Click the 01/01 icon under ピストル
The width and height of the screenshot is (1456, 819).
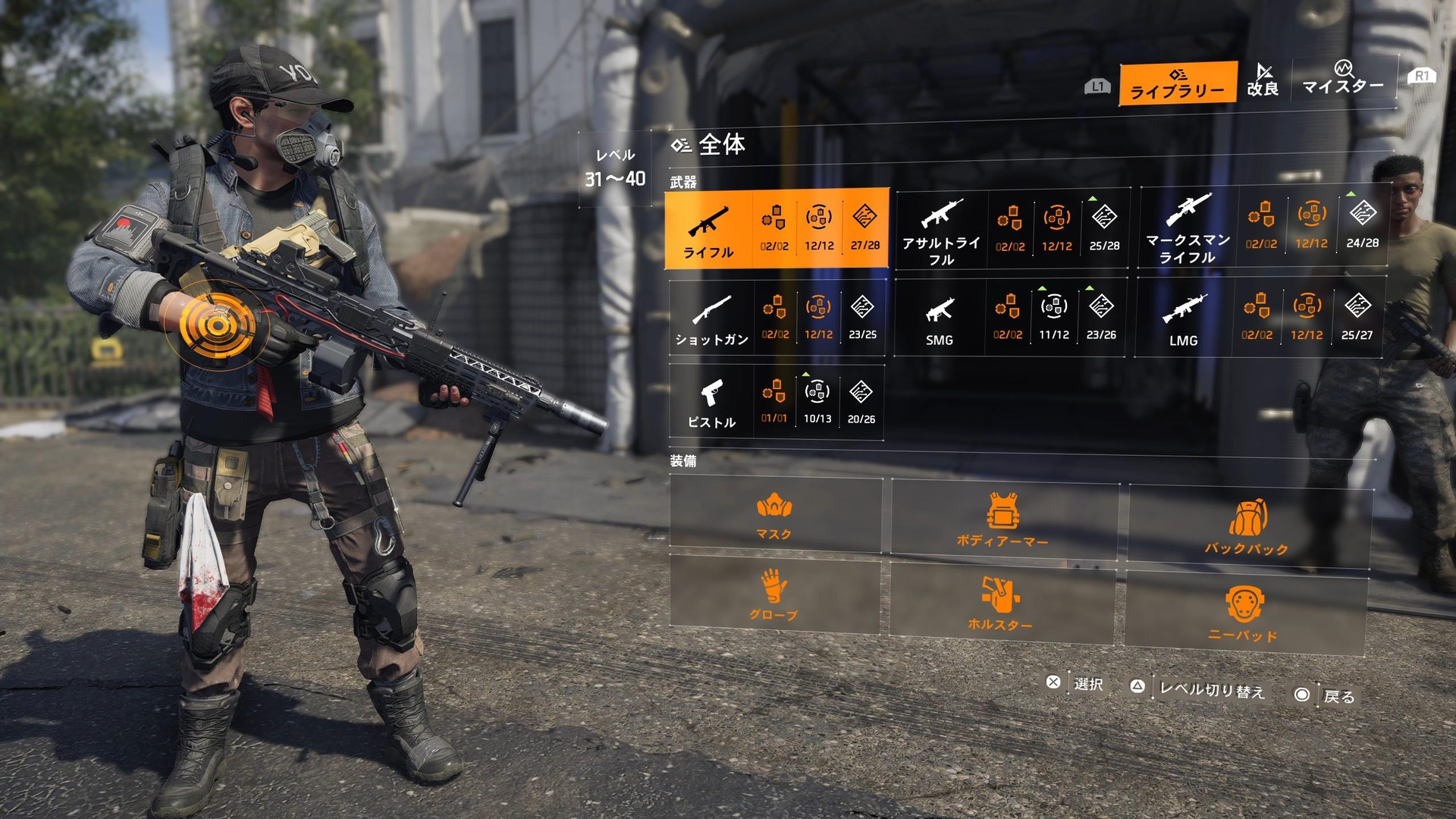tap(774, 401)
